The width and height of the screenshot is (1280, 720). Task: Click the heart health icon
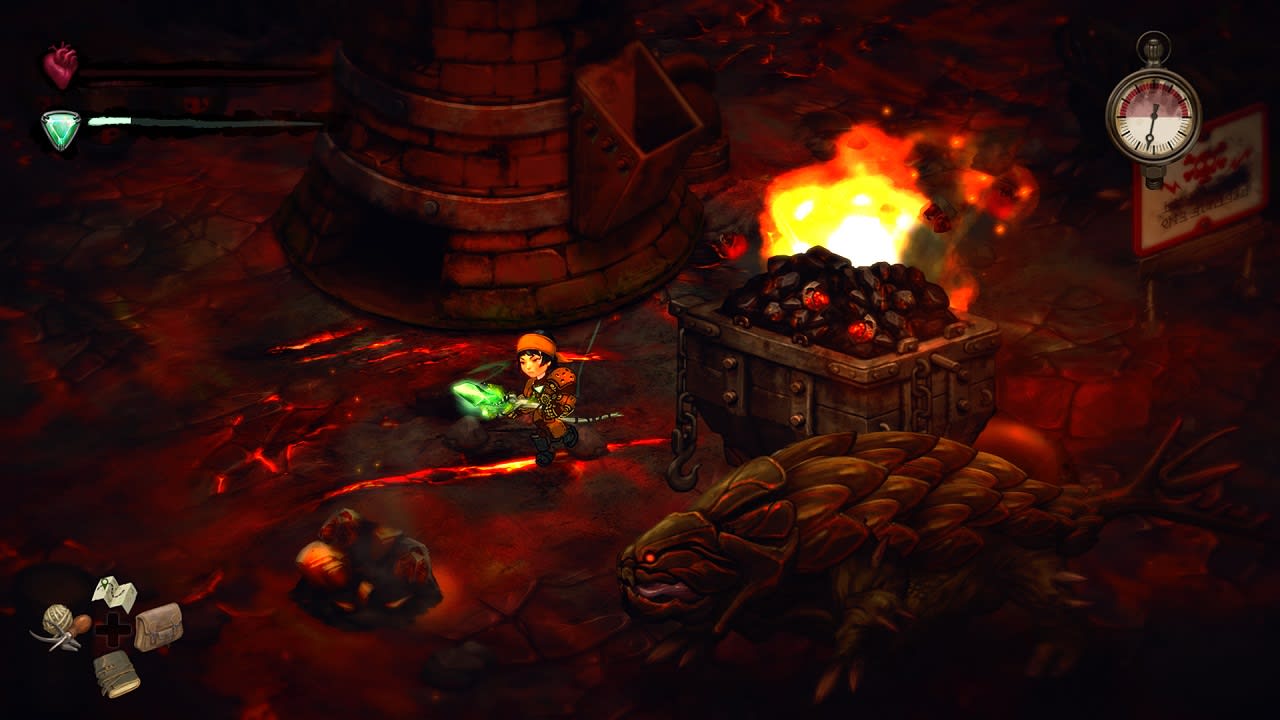click(58, 65)
